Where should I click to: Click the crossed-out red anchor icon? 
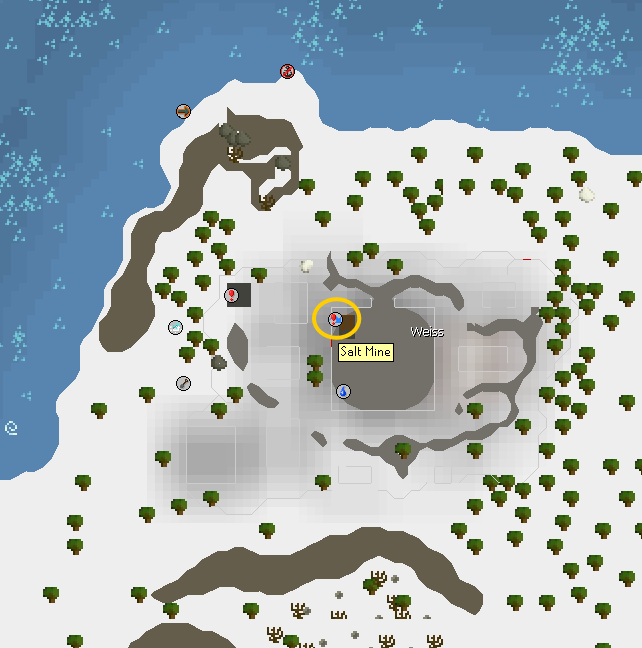pos(288,71)
